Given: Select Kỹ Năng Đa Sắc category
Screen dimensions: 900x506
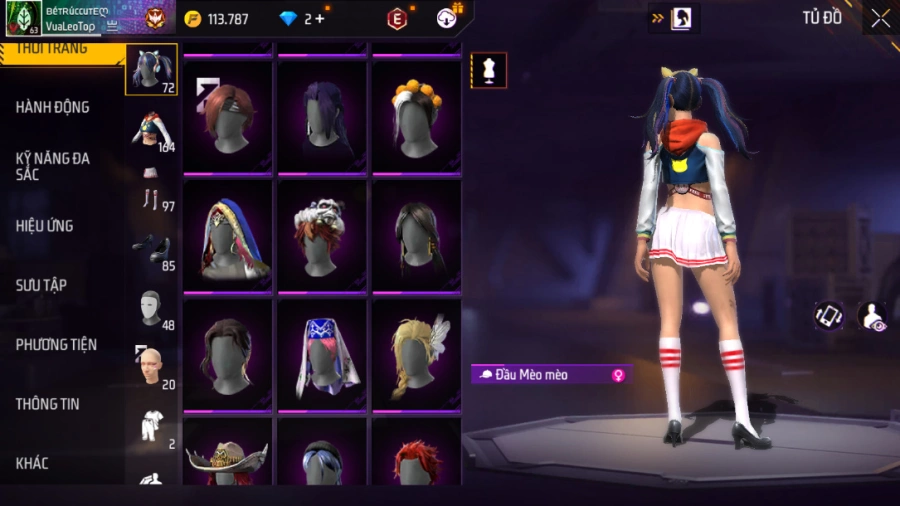Looking at the screenshot, I should 52,166.
